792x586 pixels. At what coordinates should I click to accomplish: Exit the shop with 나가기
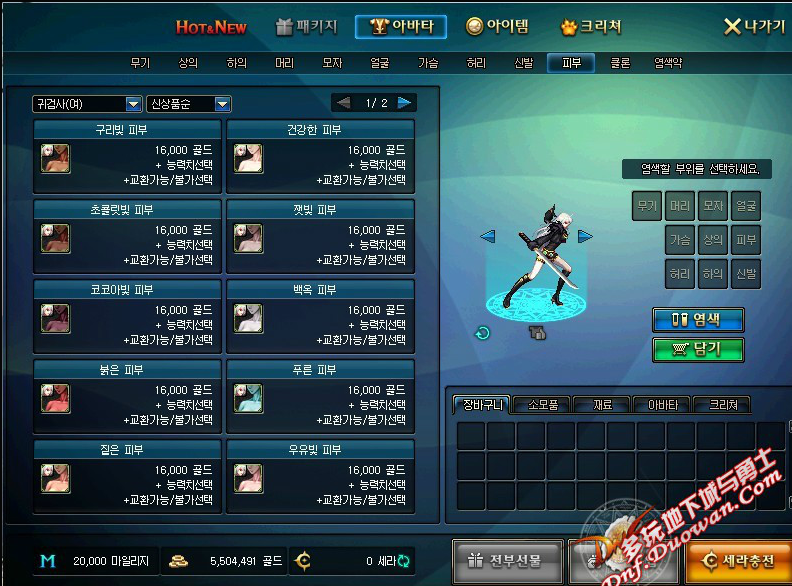(x=754, y=27)
